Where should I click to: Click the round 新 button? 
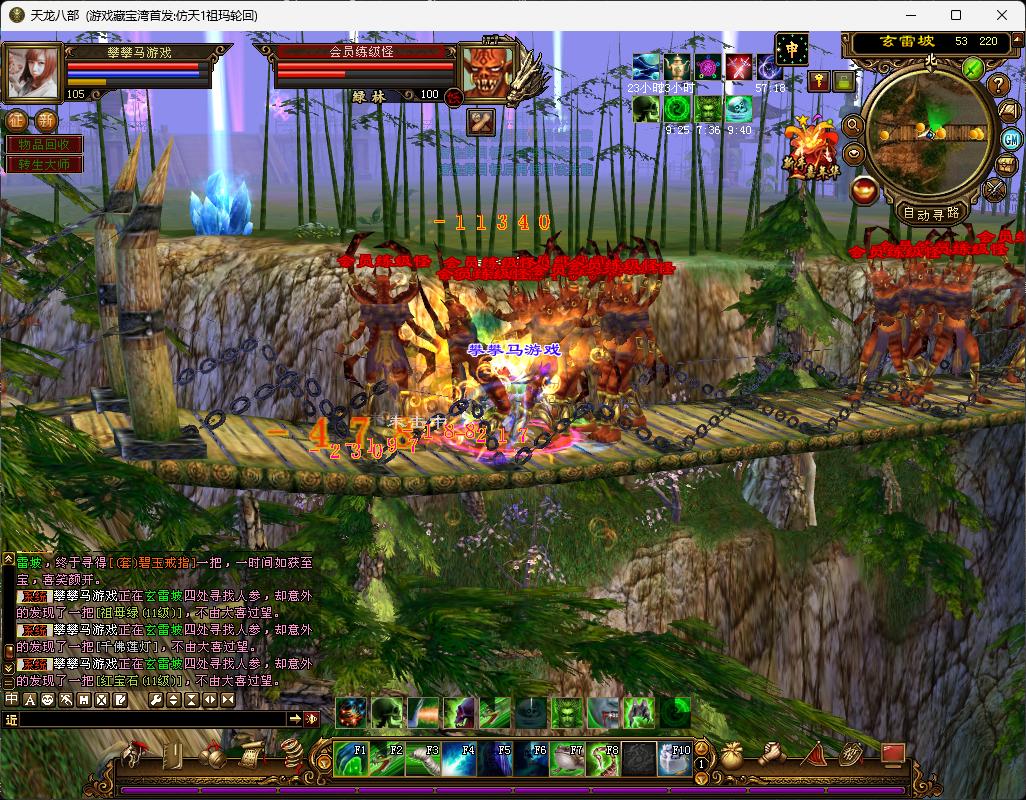click(x=46, y=121)
